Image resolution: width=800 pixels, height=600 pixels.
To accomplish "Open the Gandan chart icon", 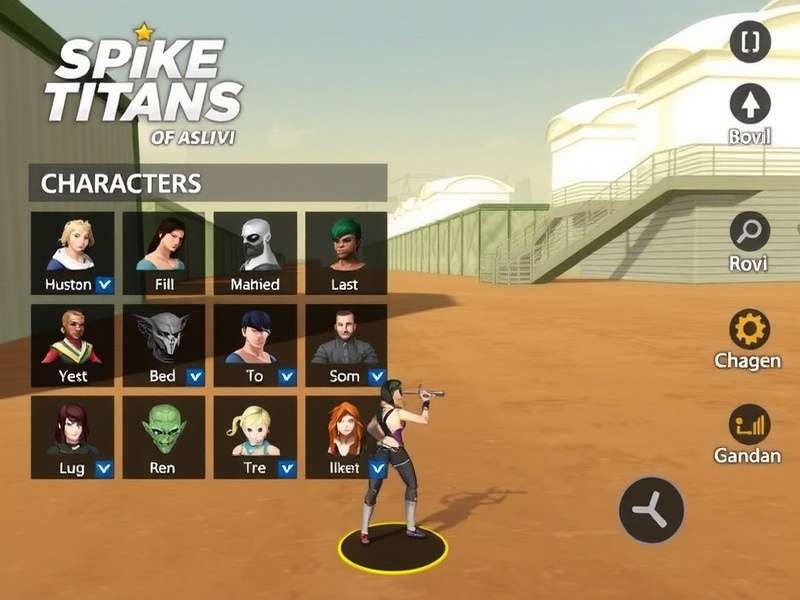I will tap(750, 425).
